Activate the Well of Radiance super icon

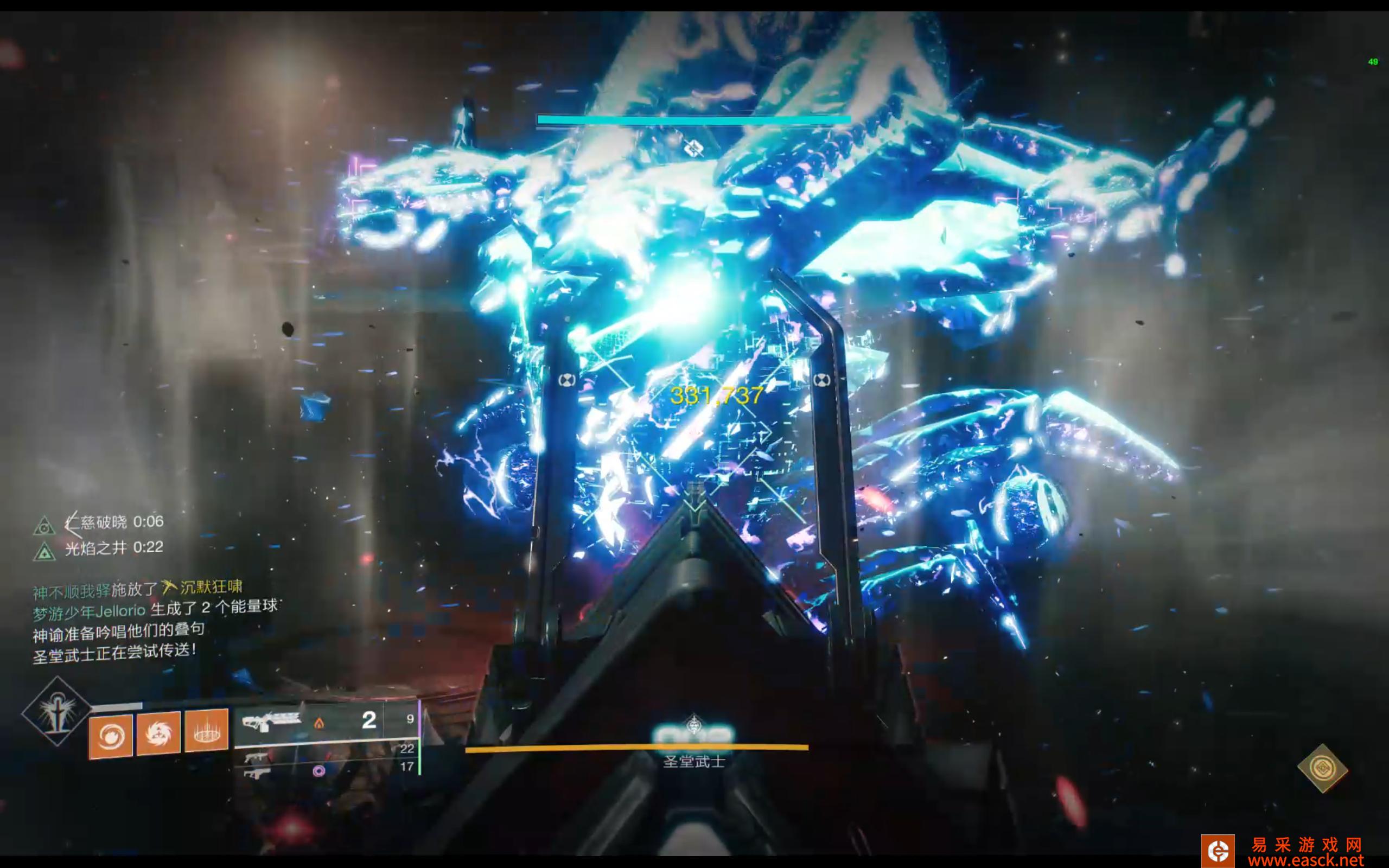pos(56,712)
